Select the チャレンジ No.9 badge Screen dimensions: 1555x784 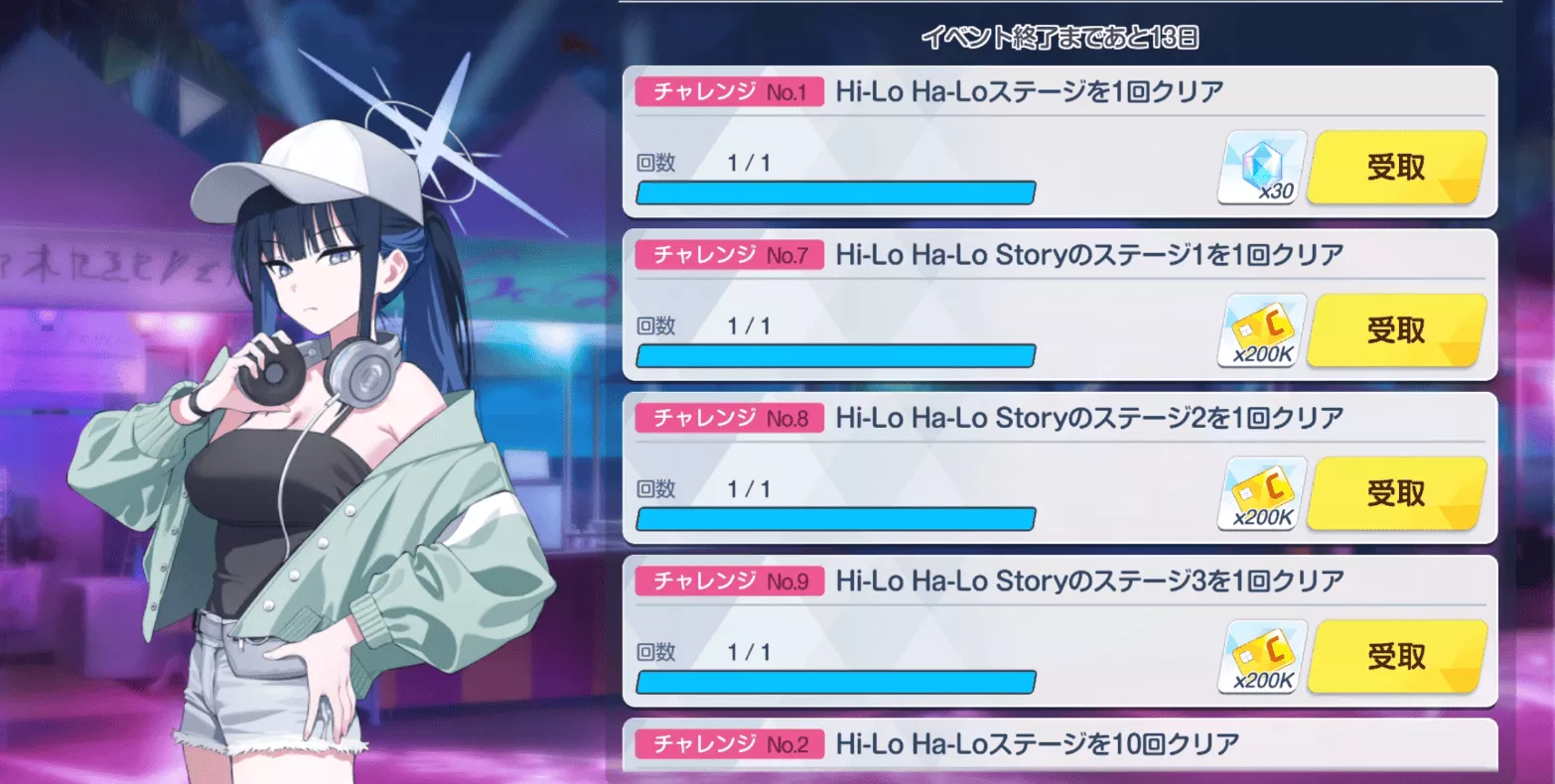point(728,581)
